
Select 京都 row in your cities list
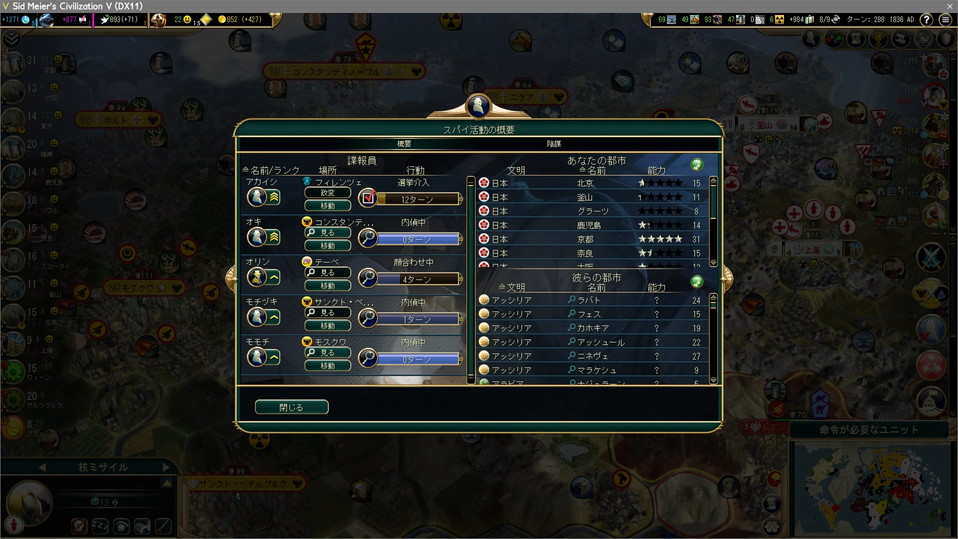(x=594, y=239)
